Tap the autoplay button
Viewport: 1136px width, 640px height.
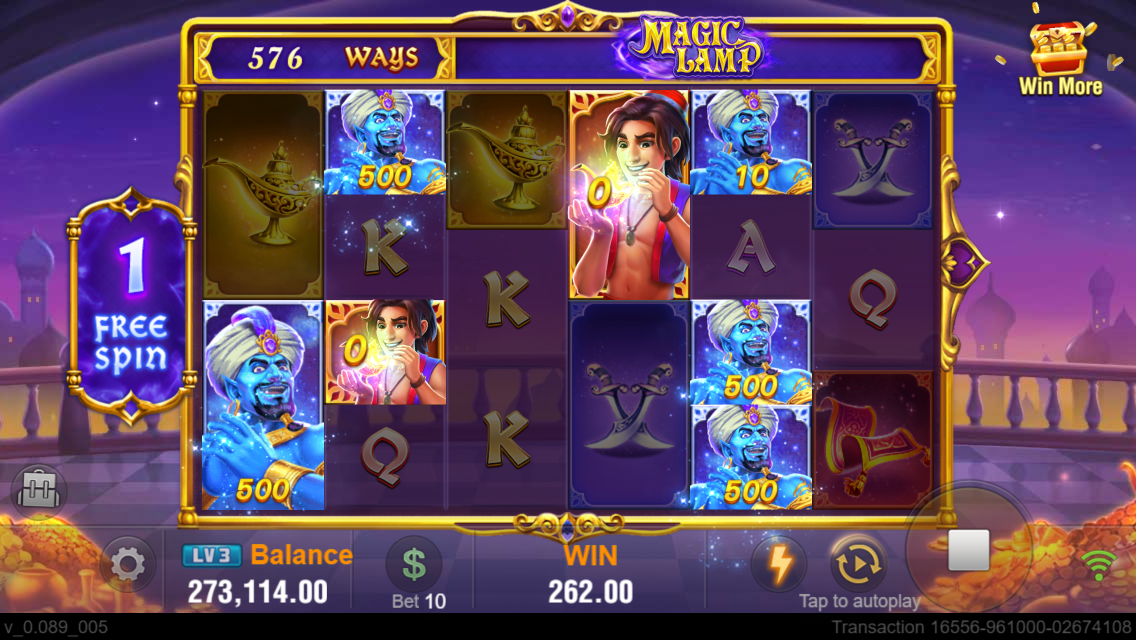pos(858,564)
